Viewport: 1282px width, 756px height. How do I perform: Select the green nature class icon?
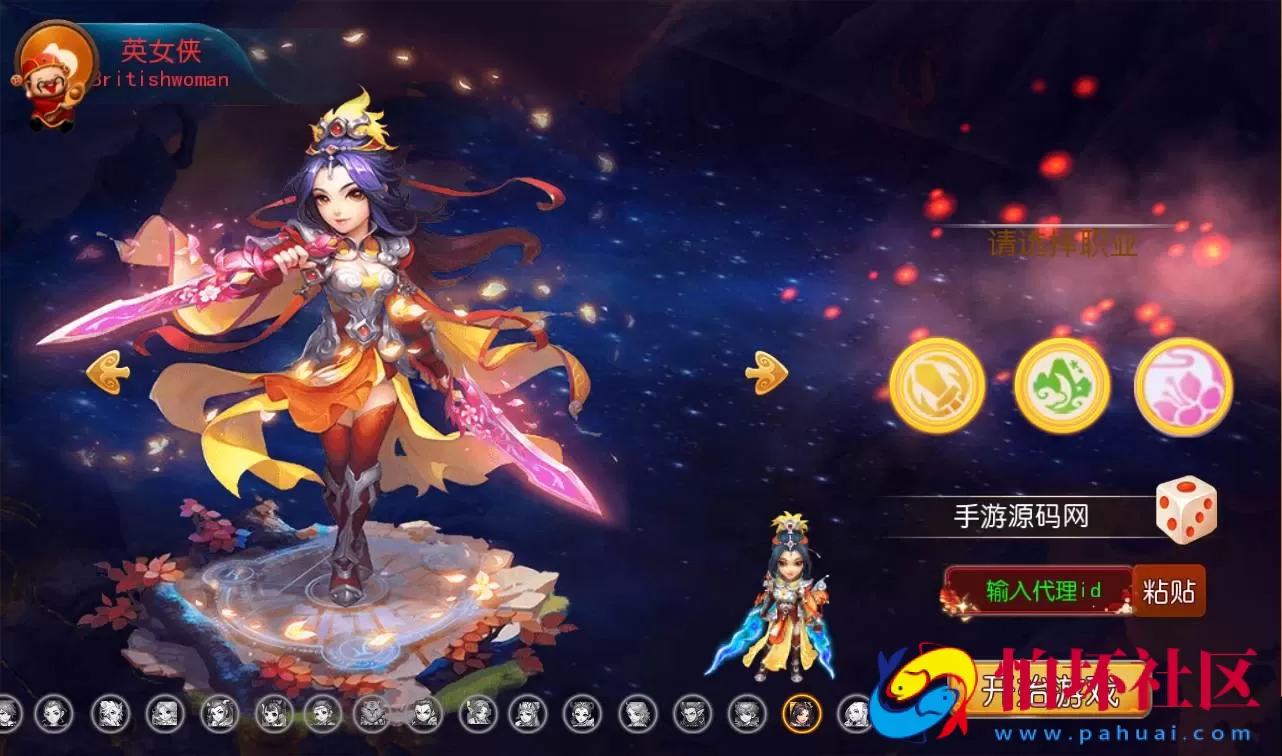(1060, 384)
